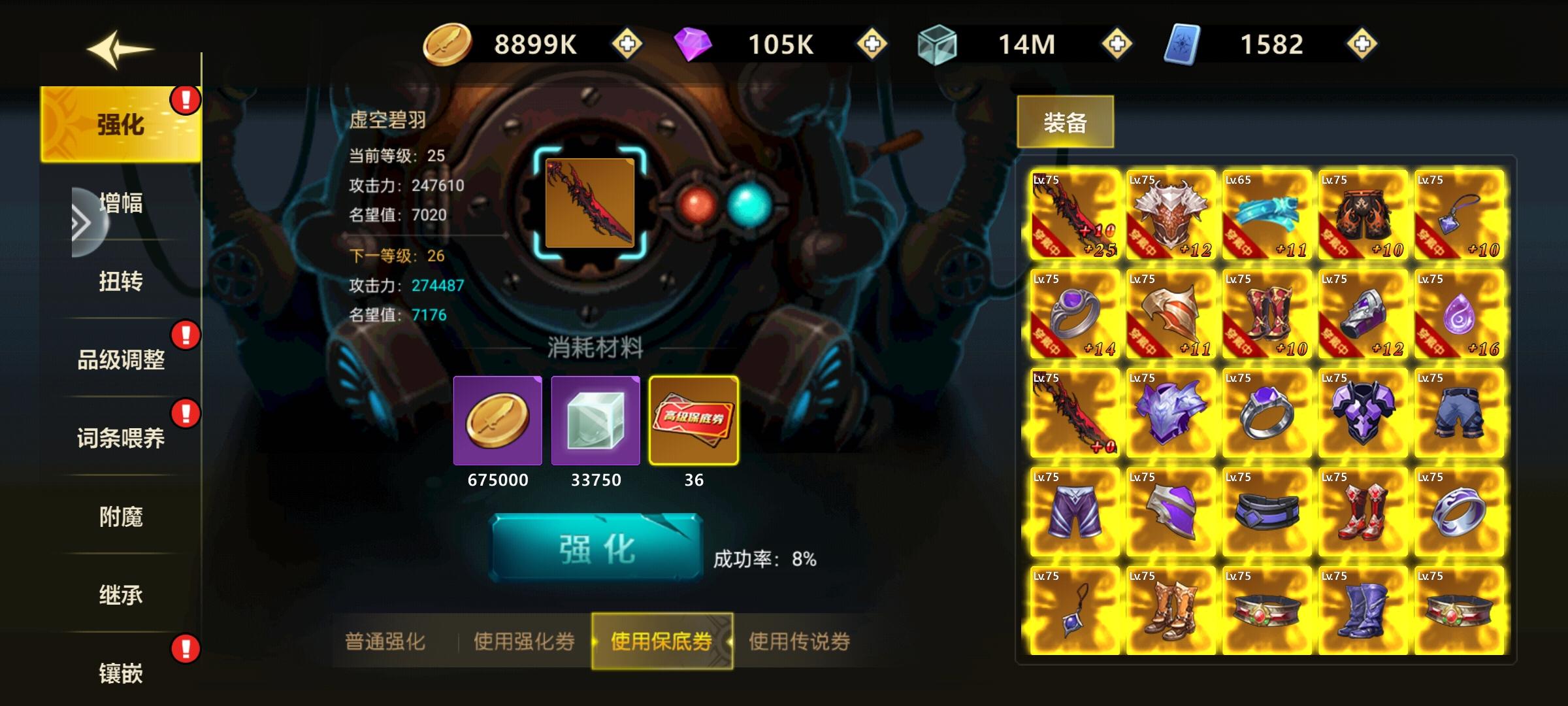Select the Lv.65 blue crossbow item
Image resolution: width=1568 pixels, height=706 pixels.
[1266, 216]
